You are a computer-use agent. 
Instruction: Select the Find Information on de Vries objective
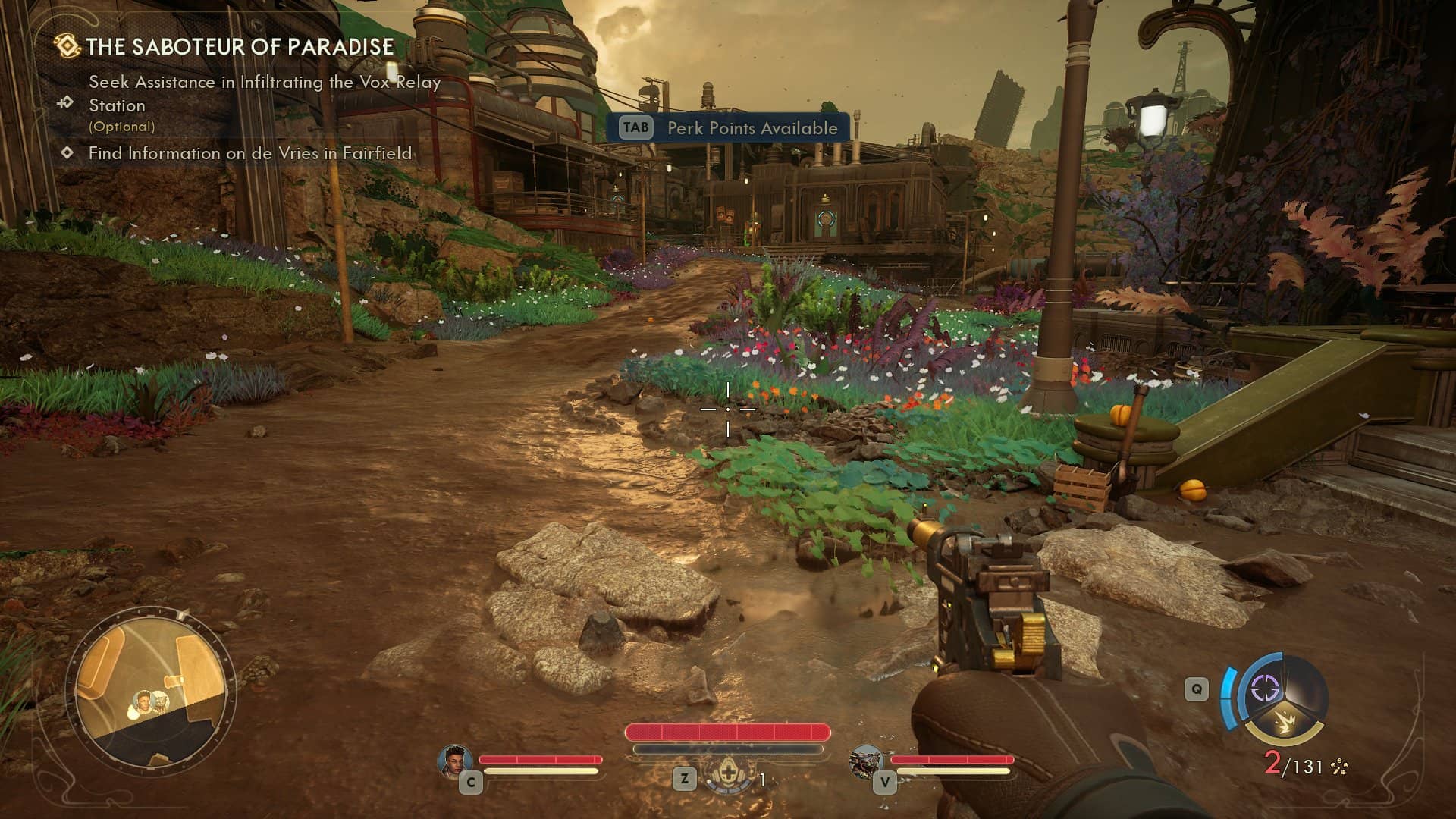[x=249, y=153]
